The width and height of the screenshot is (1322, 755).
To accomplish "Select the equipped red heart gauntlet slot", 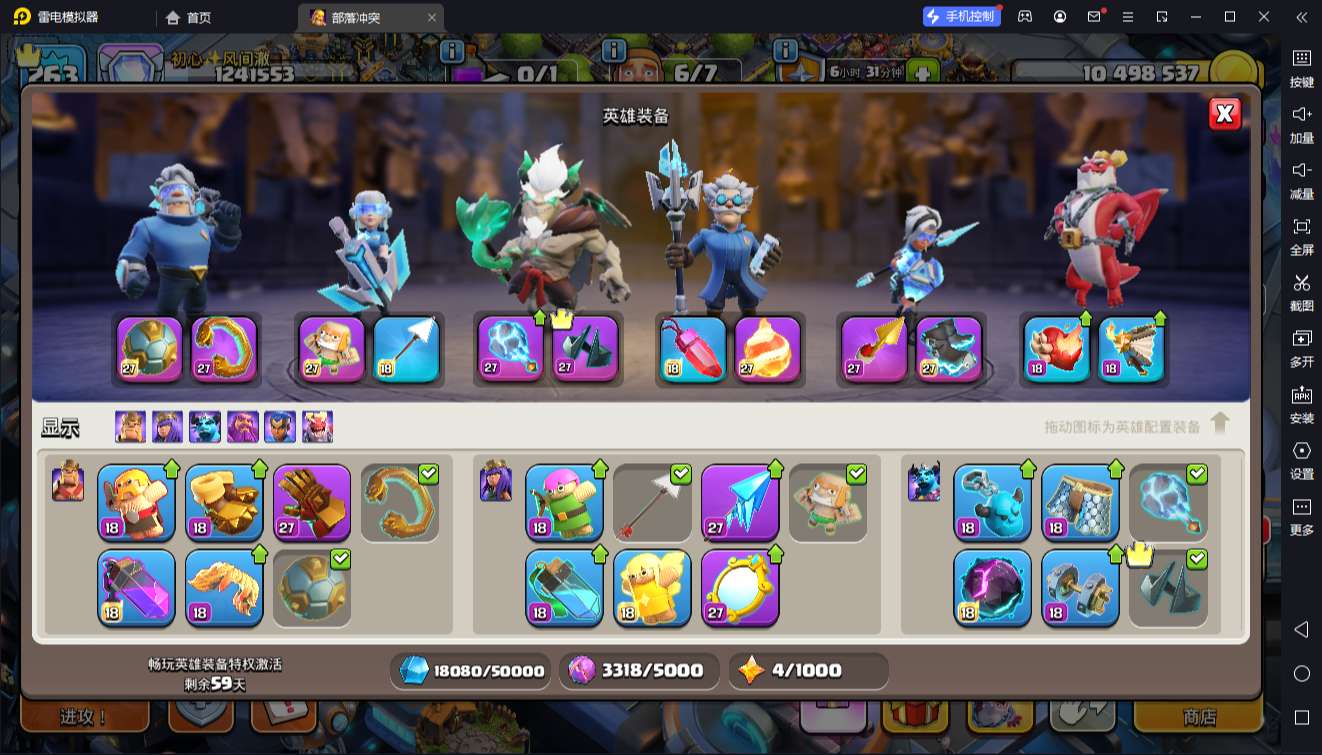I will [1057, 350].
